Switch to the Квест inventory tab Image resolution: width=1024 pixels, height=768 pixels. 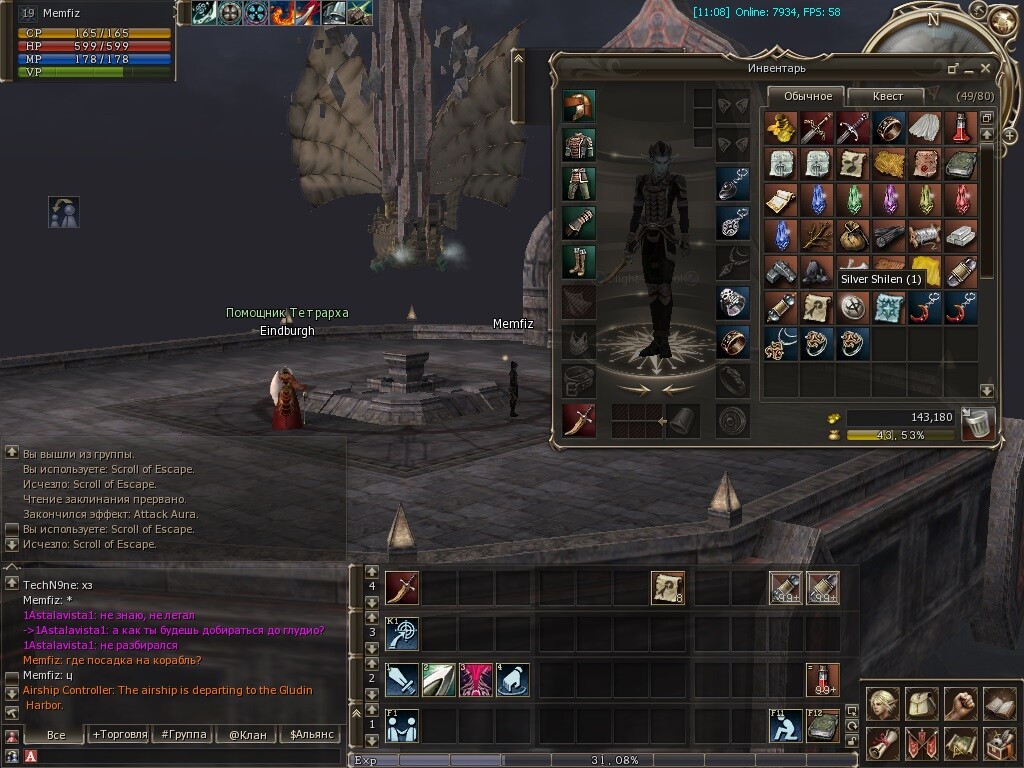click(x=887, y=96)
